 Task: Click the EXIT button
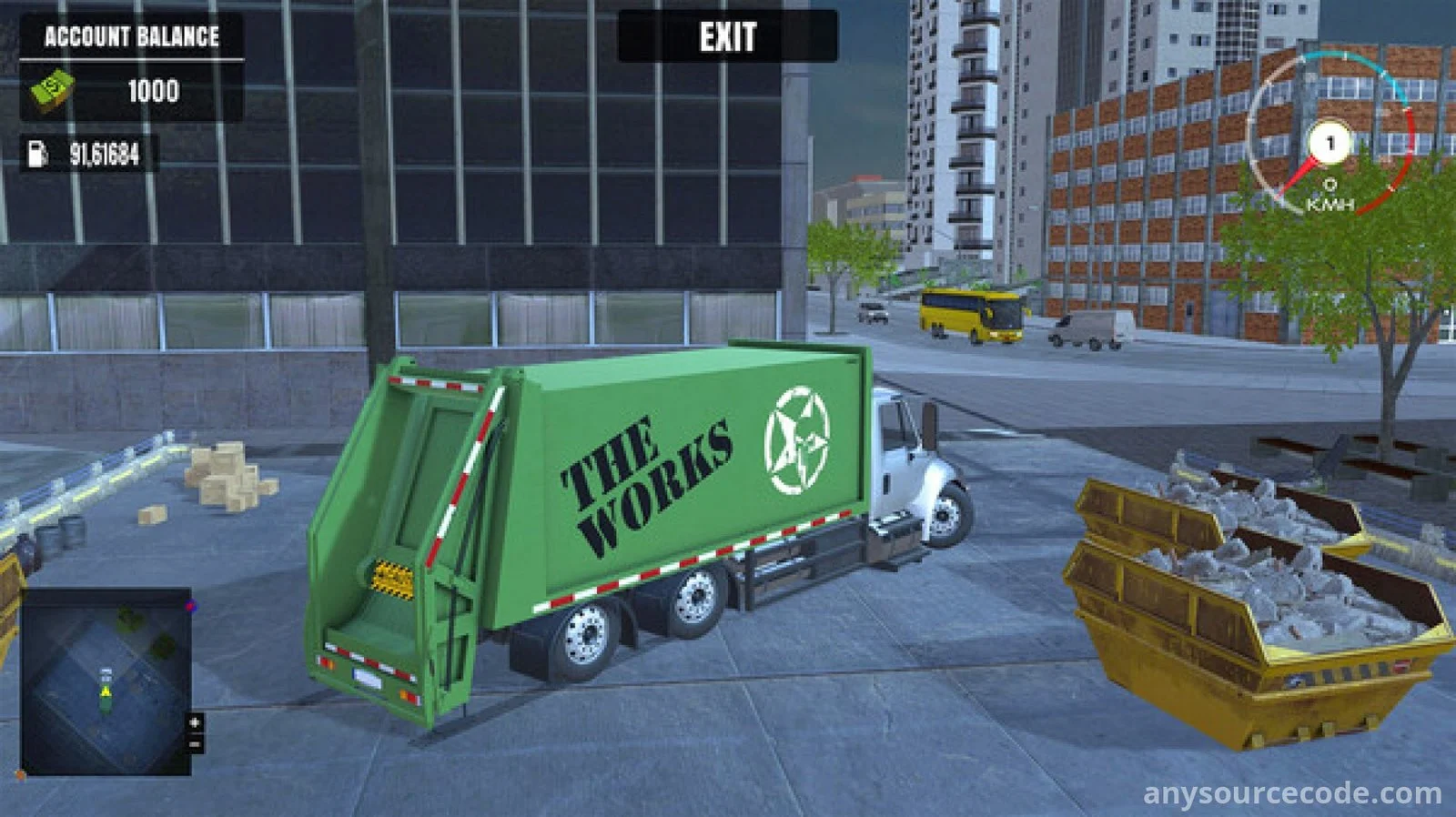pos(727,37)
